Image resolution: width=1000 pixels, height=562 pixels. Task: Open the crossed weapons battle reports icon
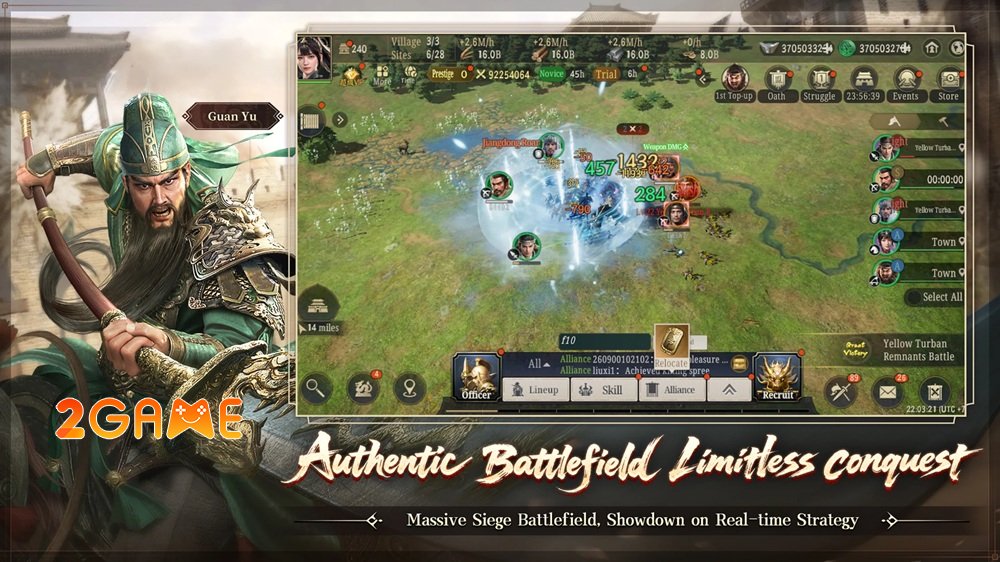tap(840, 390)
